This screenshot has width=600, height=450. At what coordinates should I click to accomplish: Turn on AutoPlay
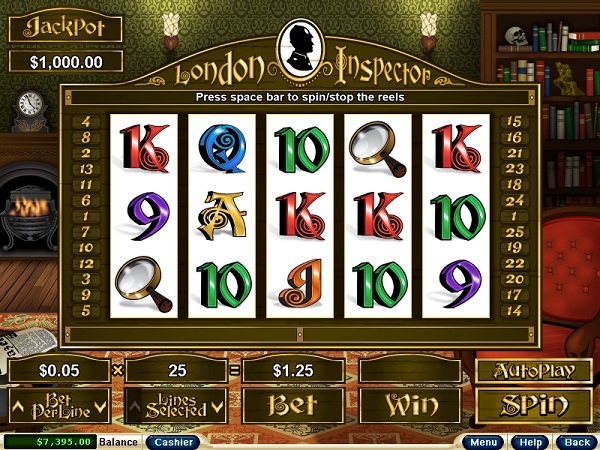pyautogui.click(x=527, y=370)
